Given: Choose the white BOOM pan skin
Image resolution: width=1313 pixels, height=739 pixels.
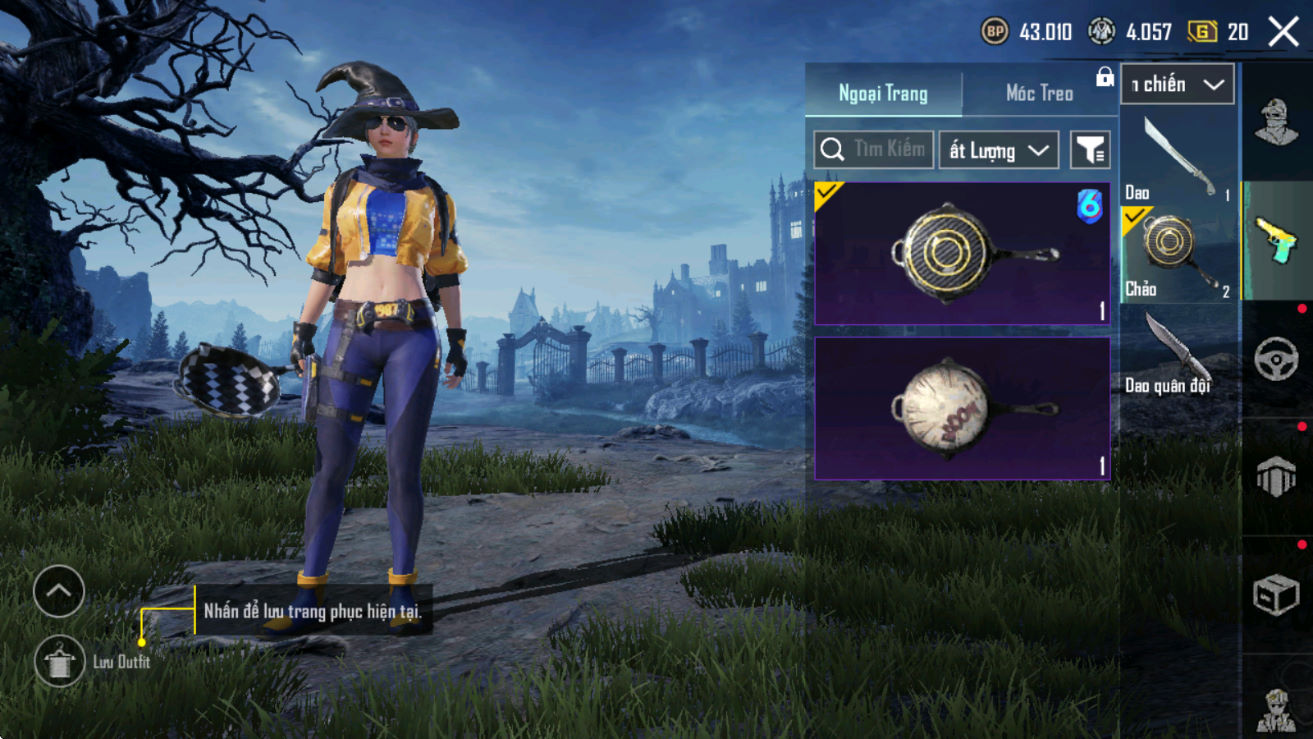Looking at the screenshot, I should [x=962, y=409].
